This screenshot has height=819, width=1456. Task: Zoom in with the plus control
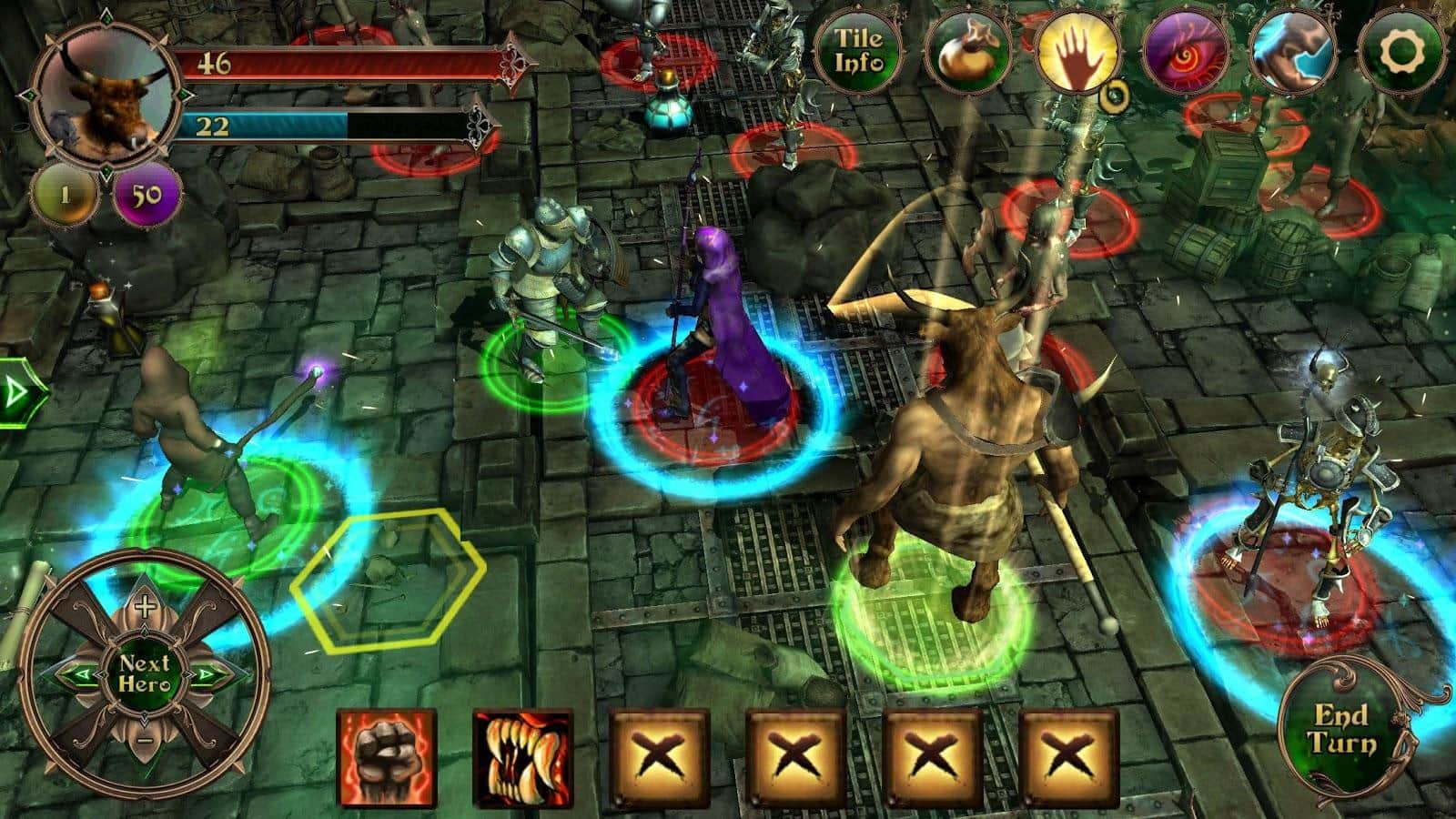tap(145, 606)
